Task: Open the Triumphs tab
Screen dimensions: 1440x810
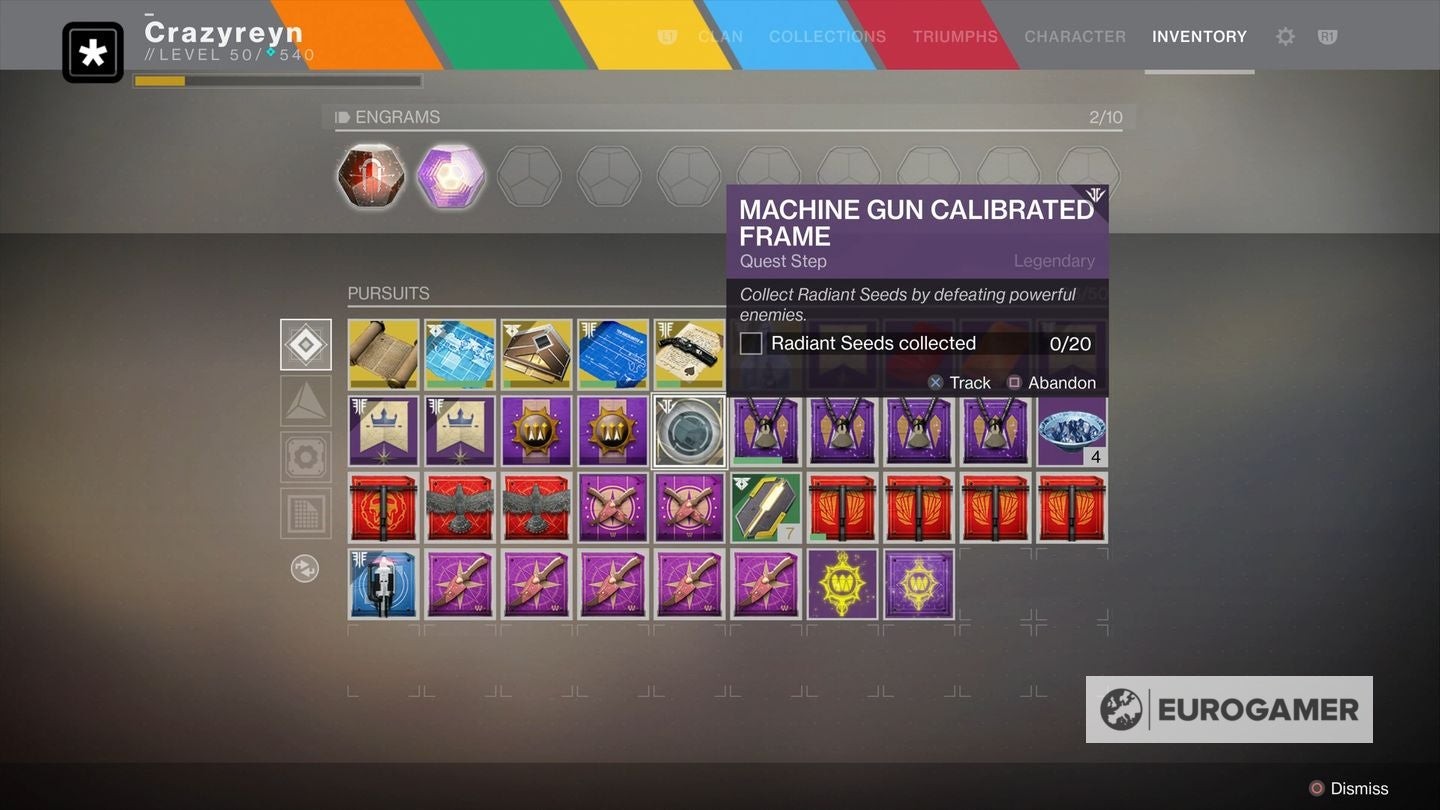Action: tap(955, 37)
